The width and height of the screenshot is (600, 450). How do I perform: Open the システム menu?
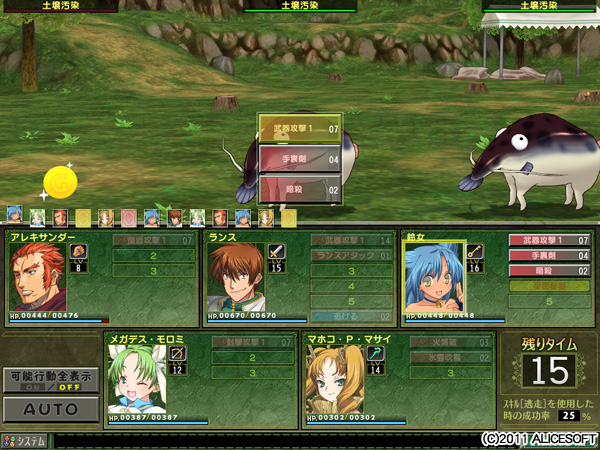click(25, 440)
